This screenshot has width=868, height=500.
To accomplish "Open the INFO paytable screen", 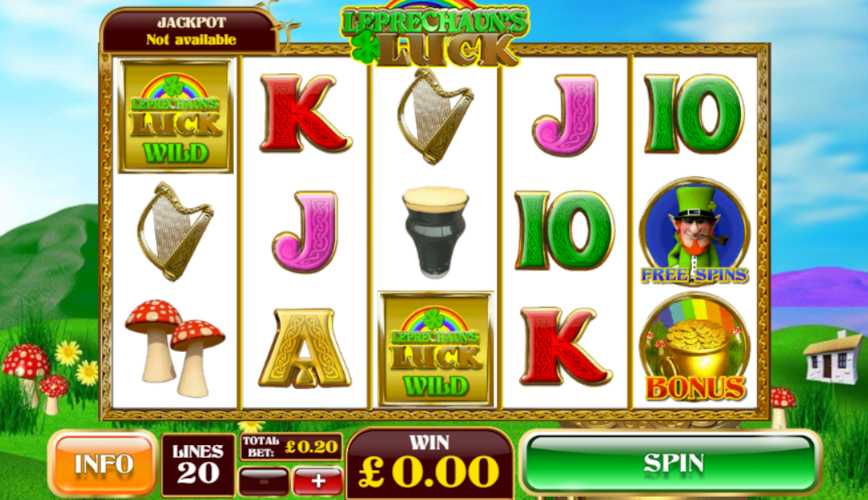I will (x=103, y=465).
